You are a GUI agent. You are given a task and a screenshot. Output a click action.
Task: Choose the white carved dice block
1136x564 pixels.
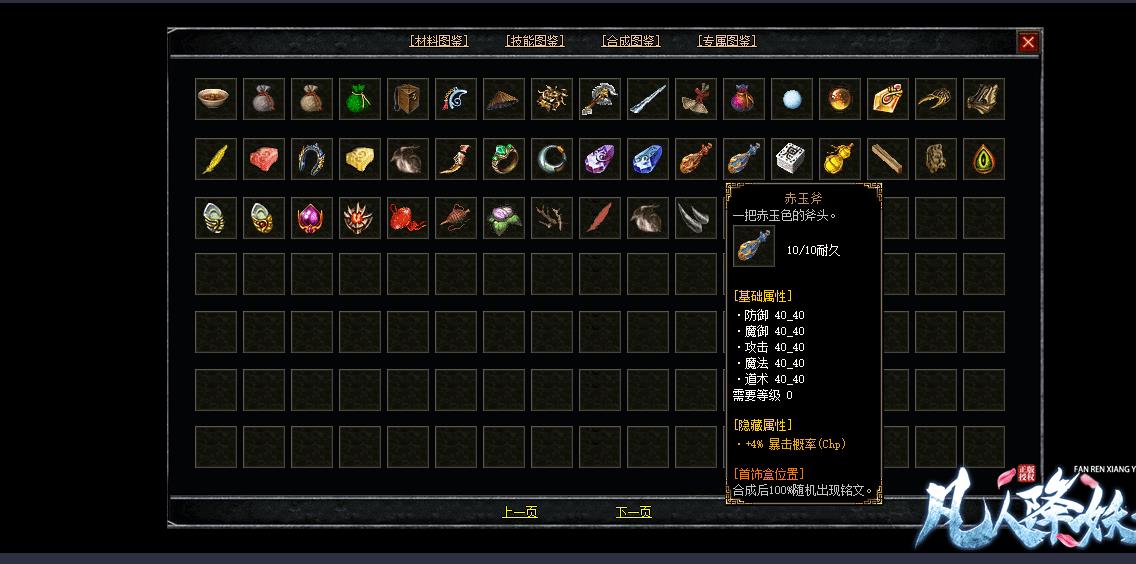pyautogui.click(x=792, y=159)
